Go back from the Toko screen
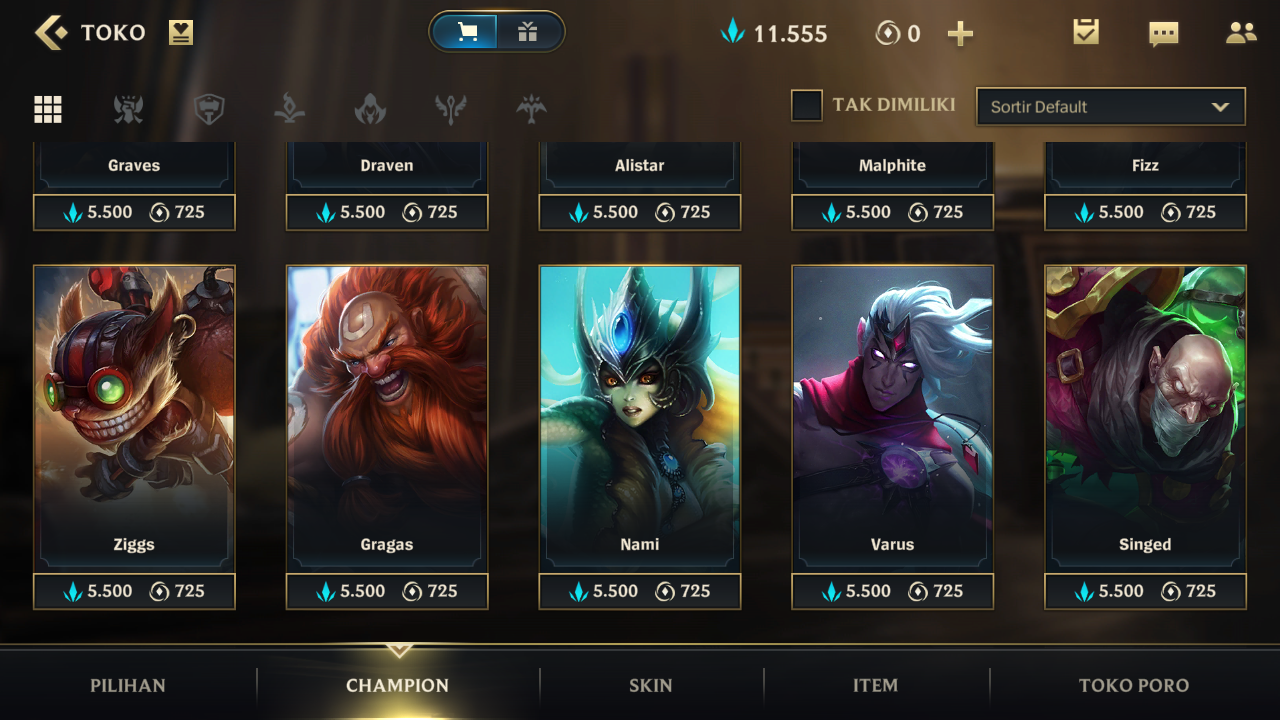Screen dimensions: 1280x720 (x=50, y=33)
